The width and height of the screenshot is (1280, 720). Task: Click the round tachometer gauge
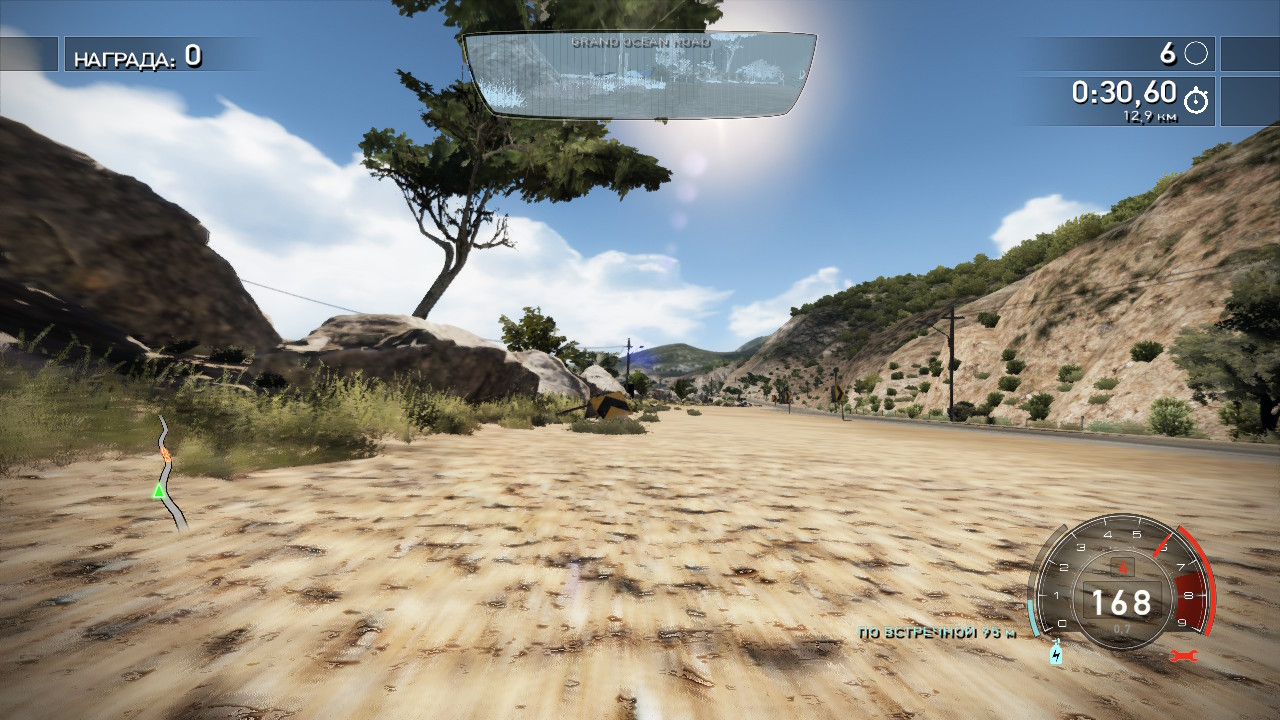click(1120, 585)
